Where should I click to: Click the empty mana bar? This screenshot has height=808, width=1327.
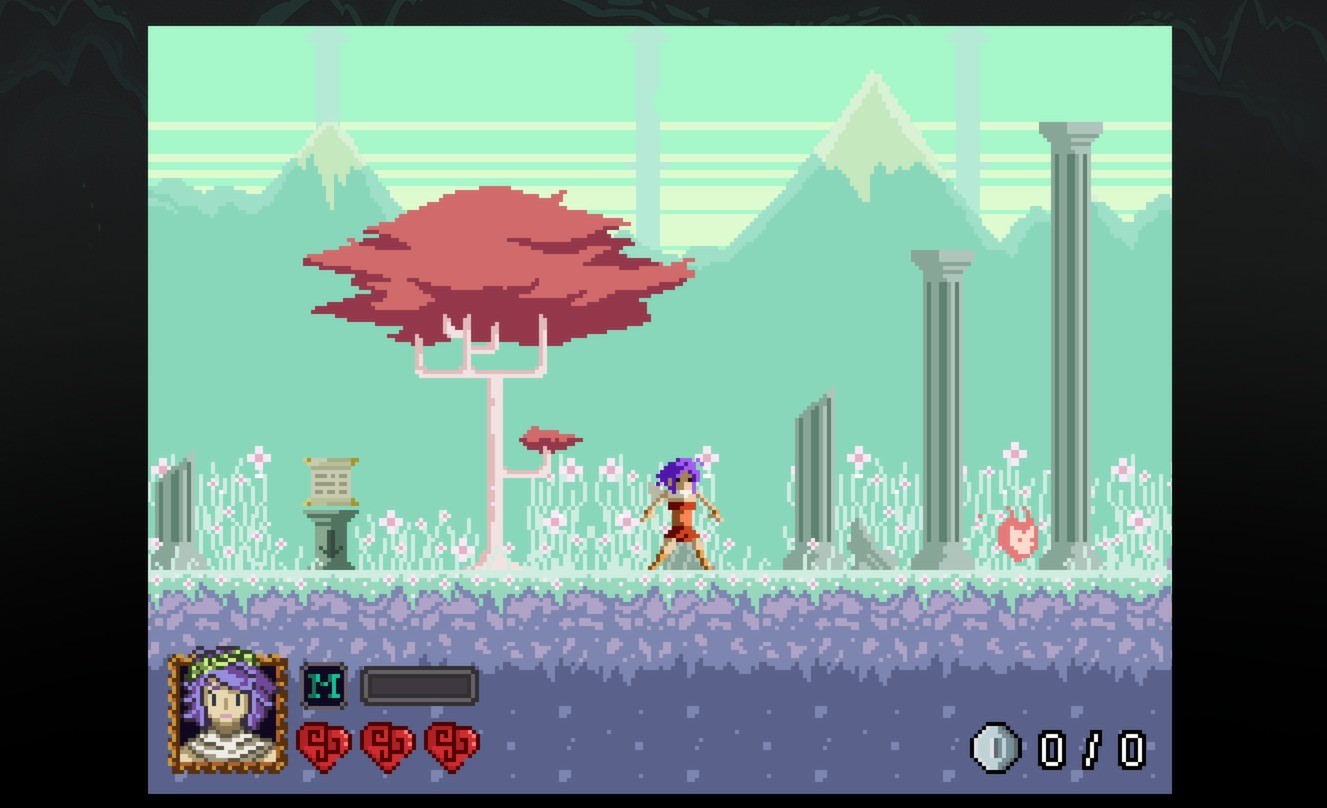[x=418, y=686]
